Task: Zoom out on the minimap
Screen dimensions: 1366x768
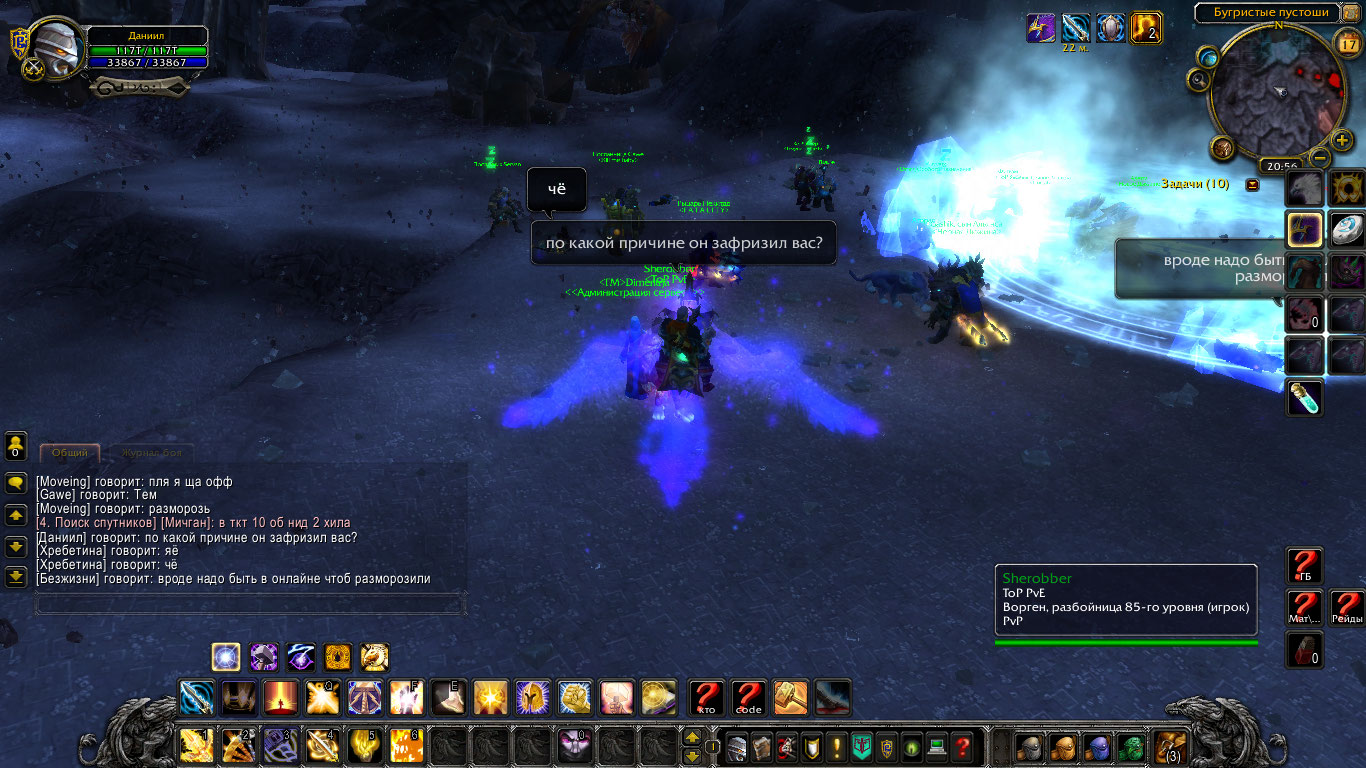Action: pyautogui.click(x=1321, y=158)
